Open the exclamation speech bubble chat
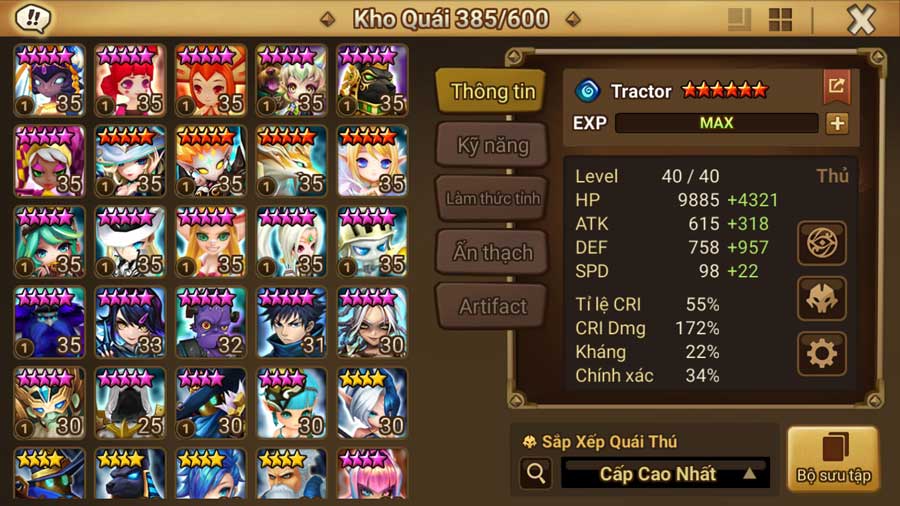Viewport: 900px width, 506px height. point(35,19)
